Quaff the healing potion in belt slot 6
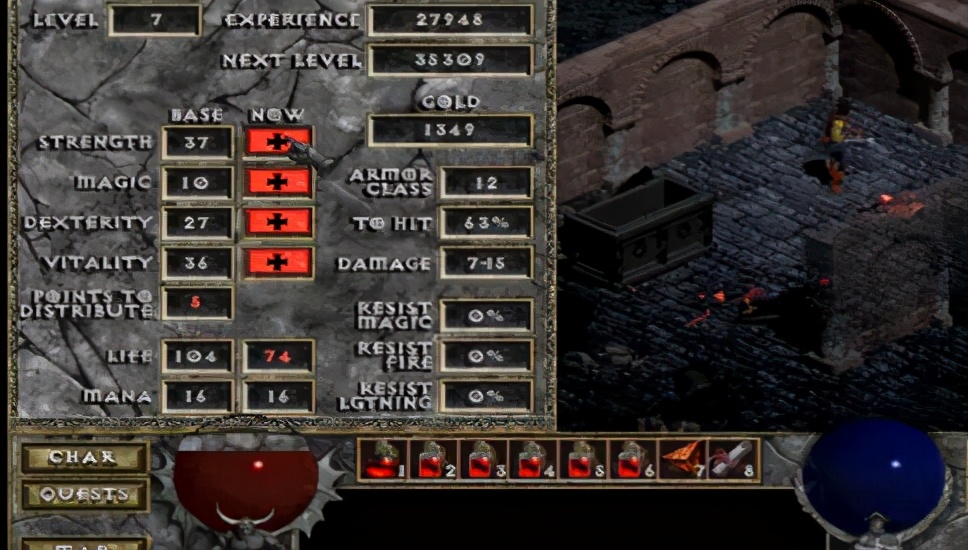Screen dimensions: 968x550 coord(632,459)
